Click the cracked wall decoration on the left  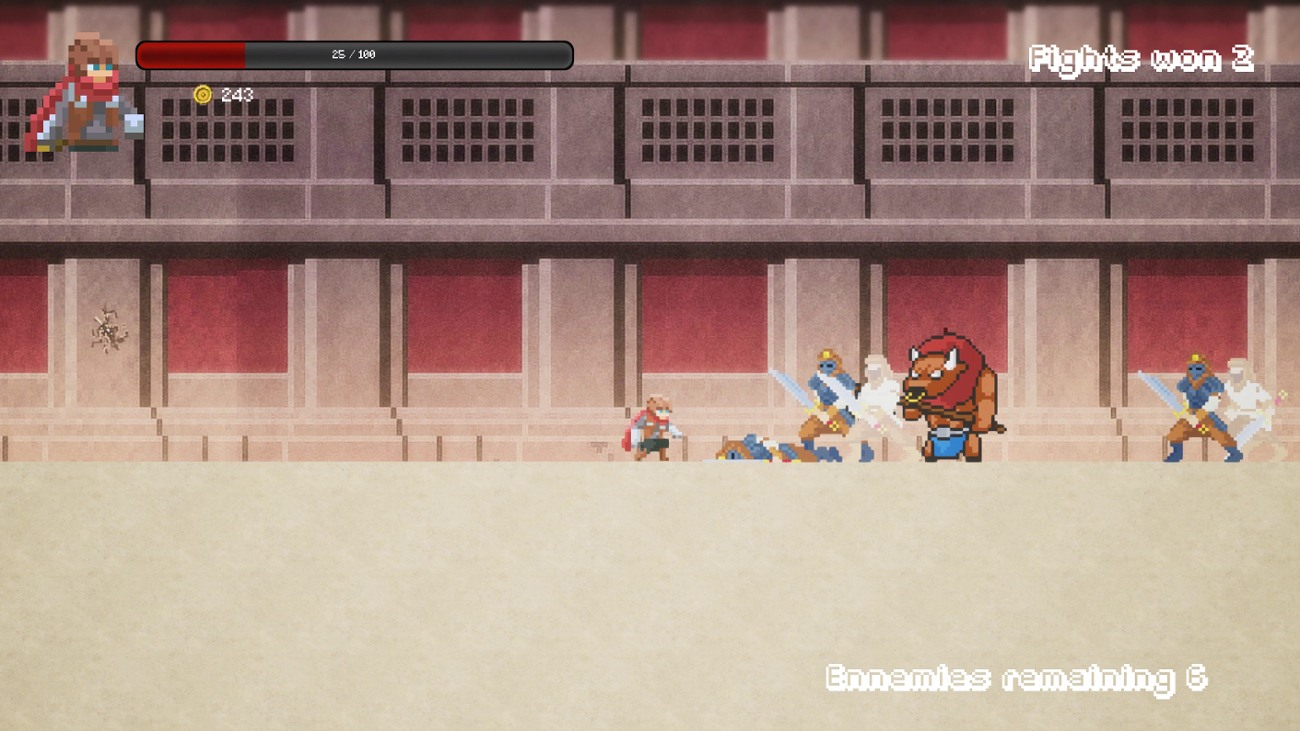(110, 330)
